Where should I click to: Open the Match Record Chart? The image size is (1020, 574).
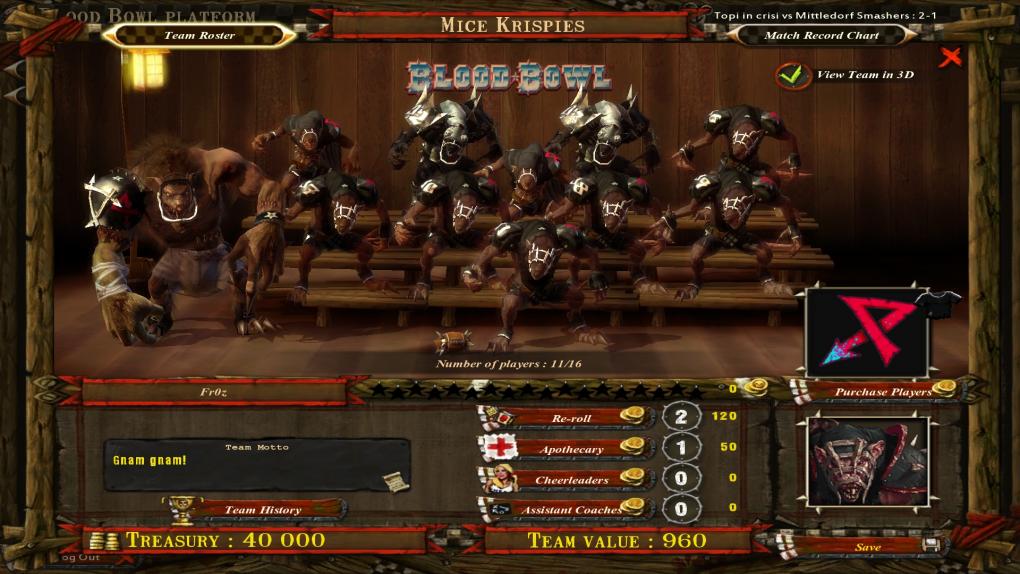click(821, 35)
